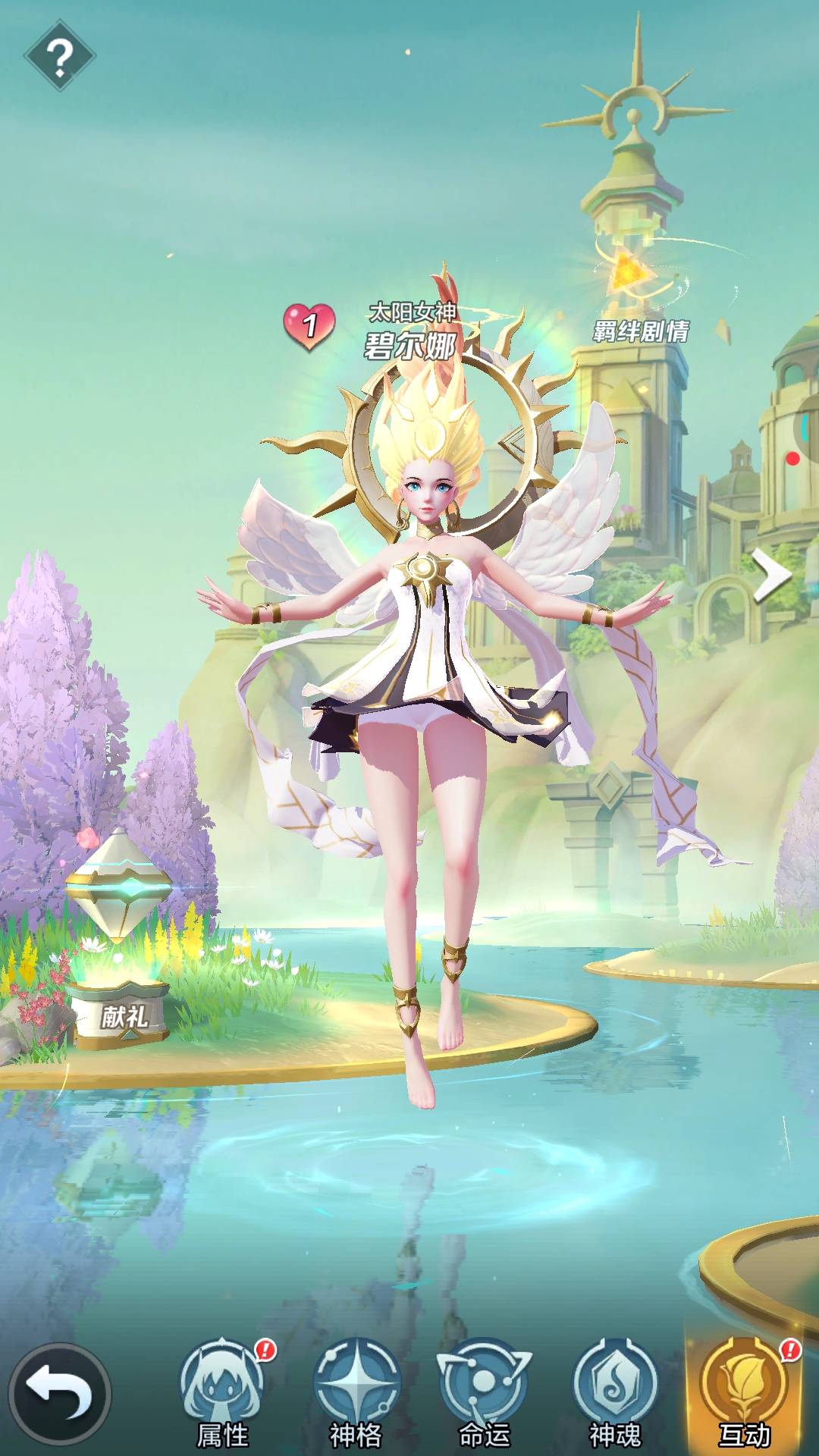Screen dimensions: 819x1456
Task: Choose the 互动 interaction tab
Action: tap(745, 1392)
